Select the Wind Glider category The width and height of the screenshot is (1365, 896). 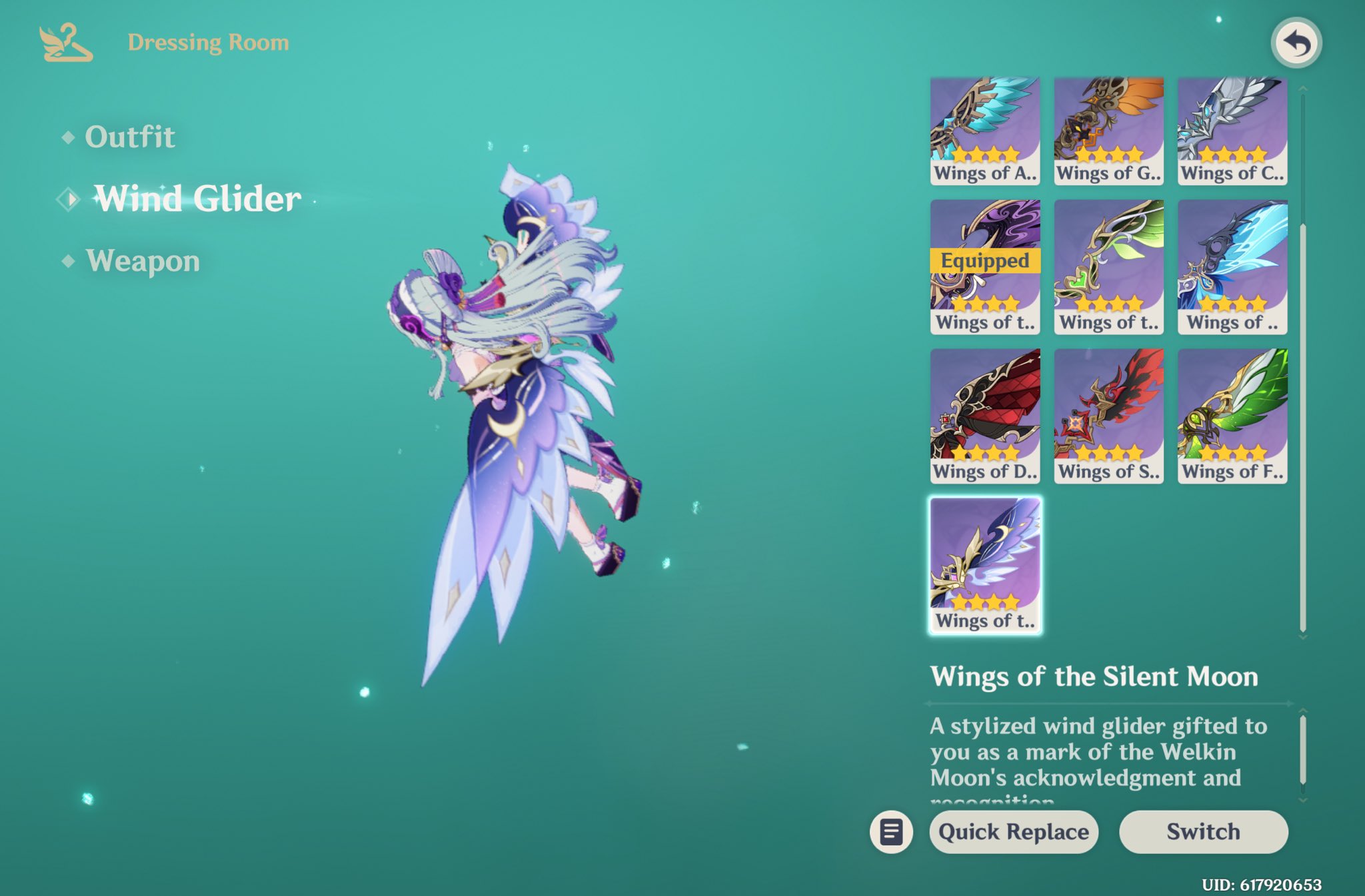197,199
